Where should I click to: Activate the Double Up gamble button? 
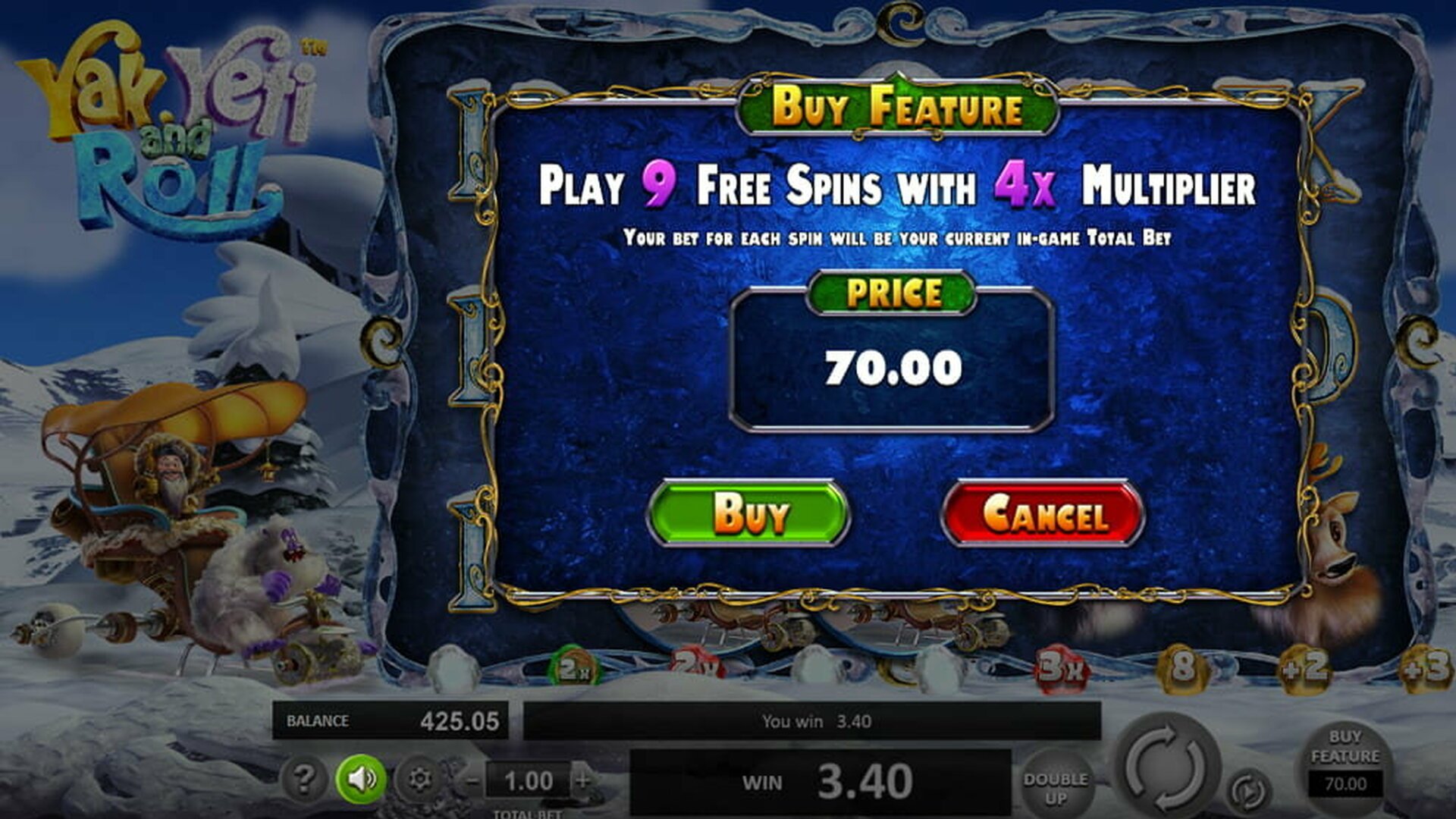(x=1055, y=788)
